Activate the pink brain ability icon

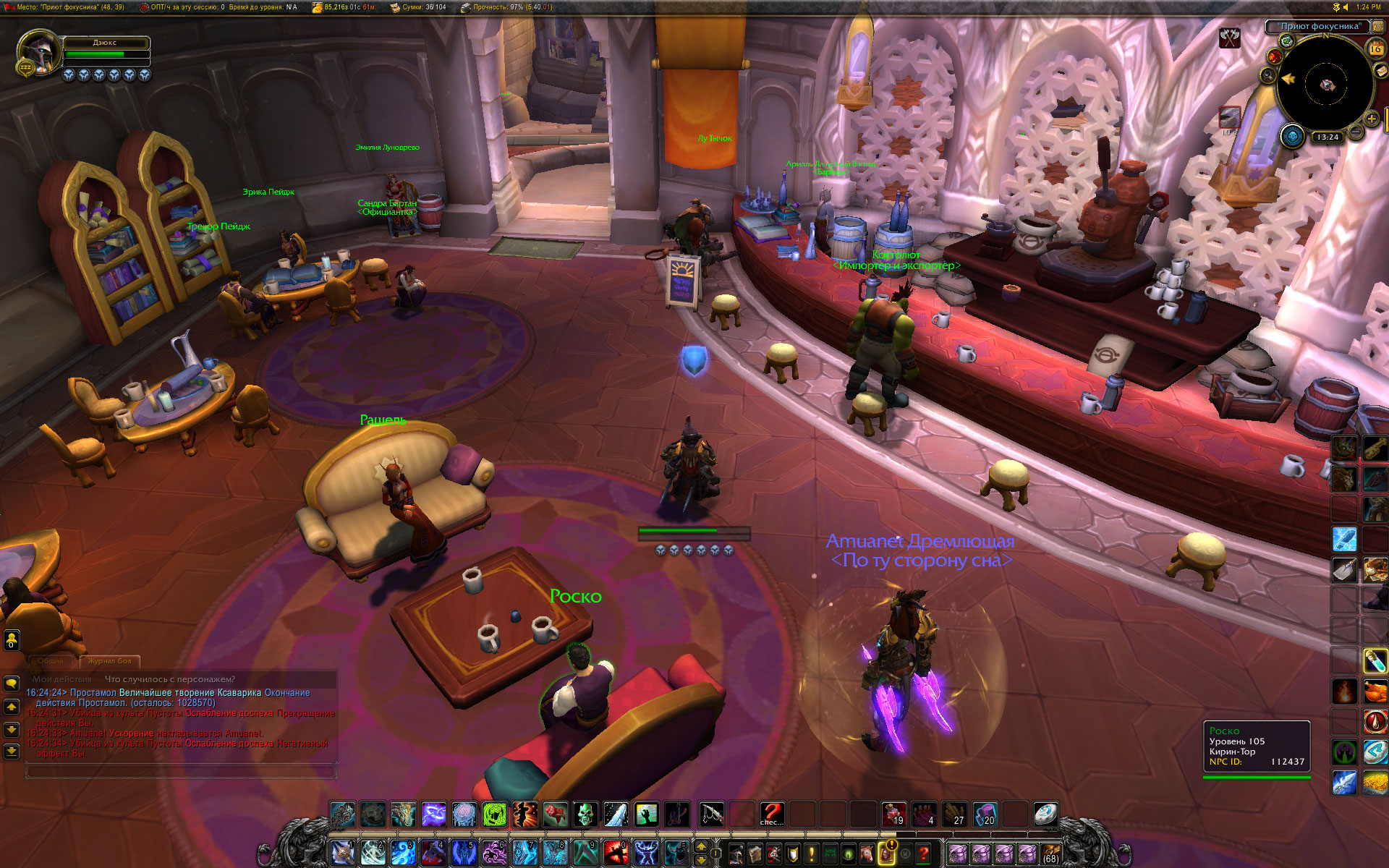pyautogui.click(x=464, y=814)
